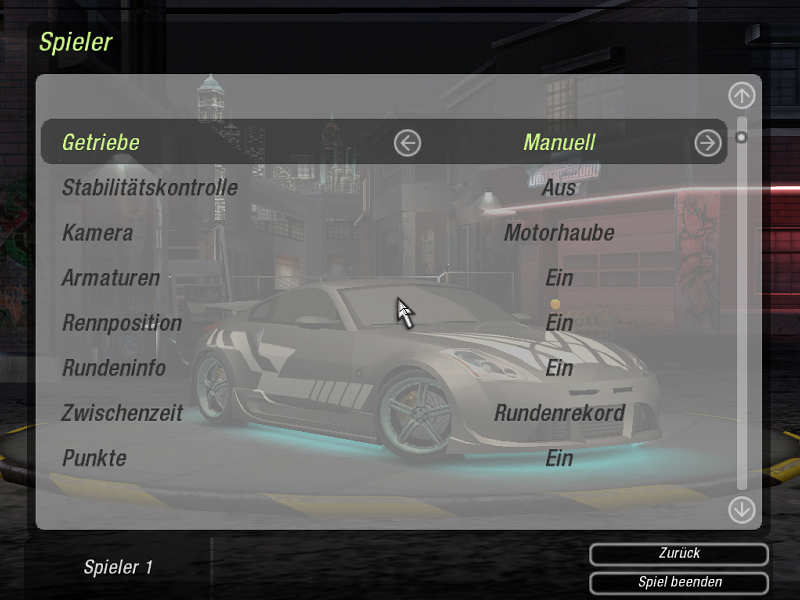Viewport: 800px width, 600px height.
Task: Click the scroll up arrow button
Action: [x=741, y=96]
